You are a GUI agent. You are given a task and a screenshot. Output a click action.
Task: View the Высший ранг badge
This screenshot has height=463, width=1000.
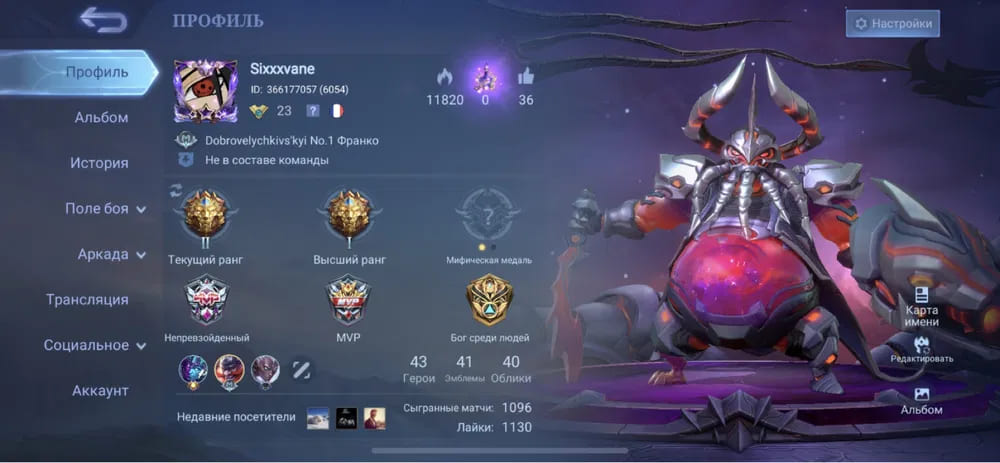[x=349, y=214]
